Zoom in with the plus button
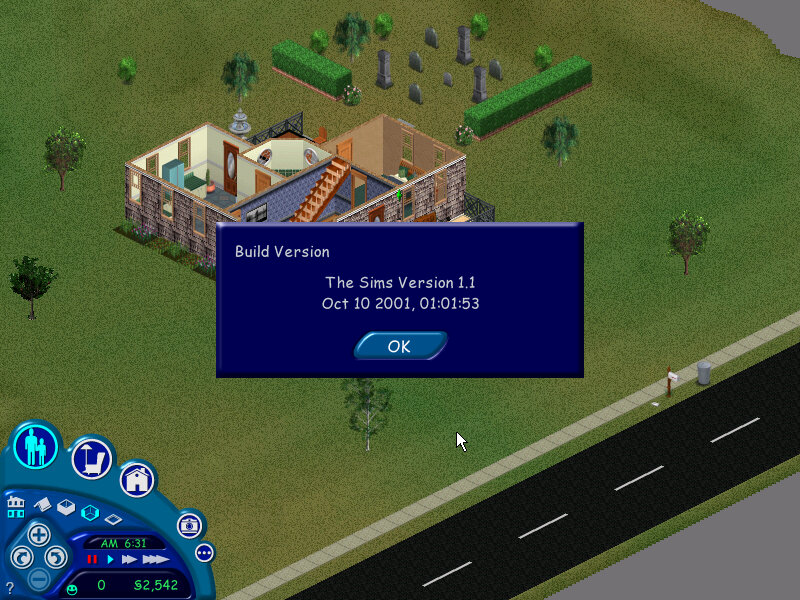This screenshot has height=600, width=800. [x=38, y=534]
